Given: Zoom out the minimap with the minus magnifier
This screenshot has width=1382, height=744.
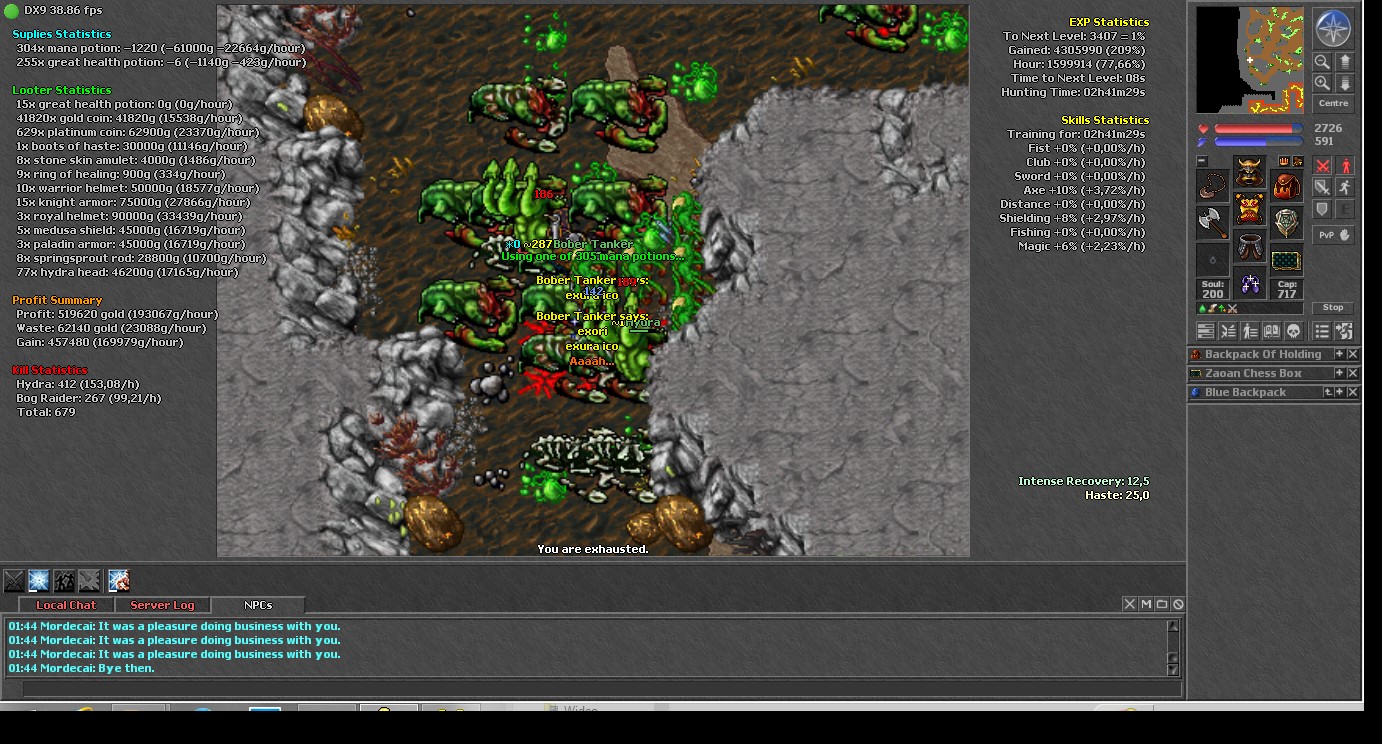Looking at the screenshot, I should pos(1323,62).
